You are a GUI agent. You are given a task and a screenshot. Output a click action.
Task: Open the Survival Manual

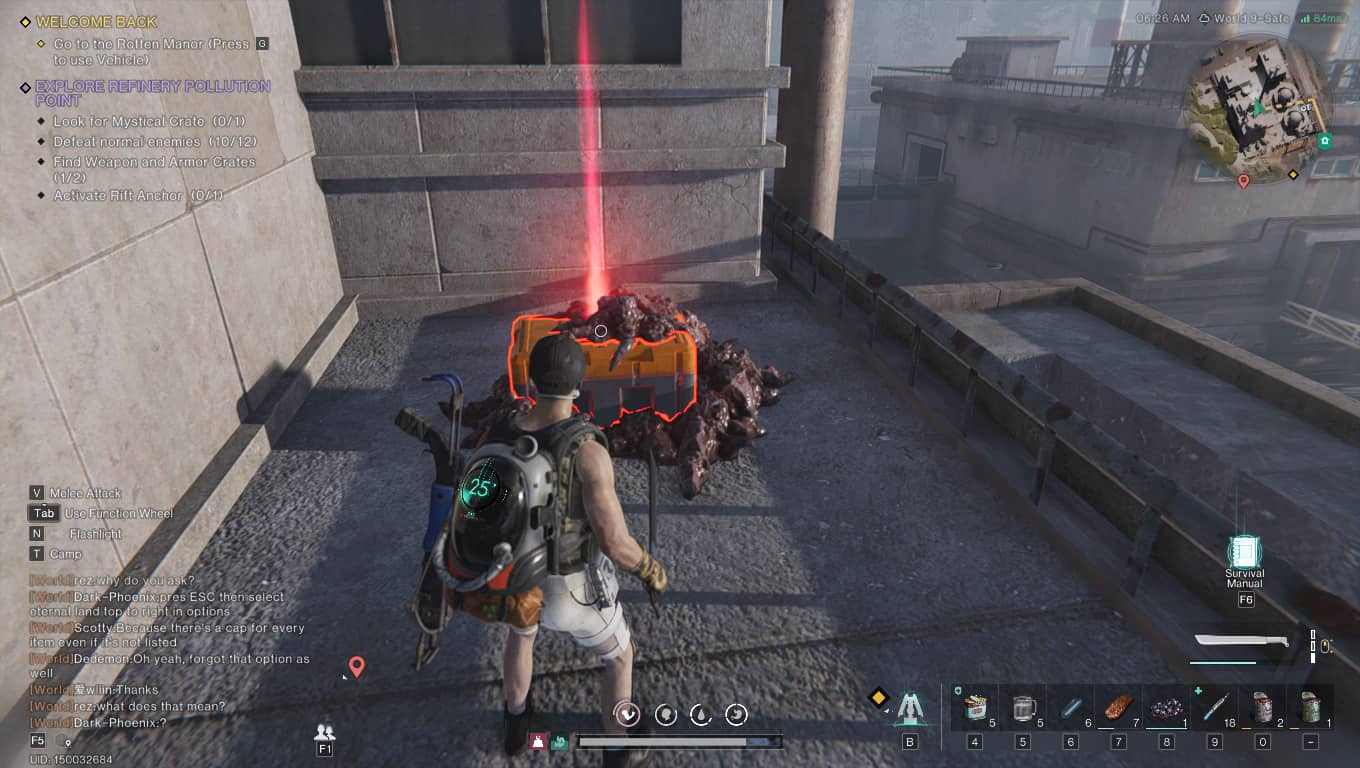1244,551
